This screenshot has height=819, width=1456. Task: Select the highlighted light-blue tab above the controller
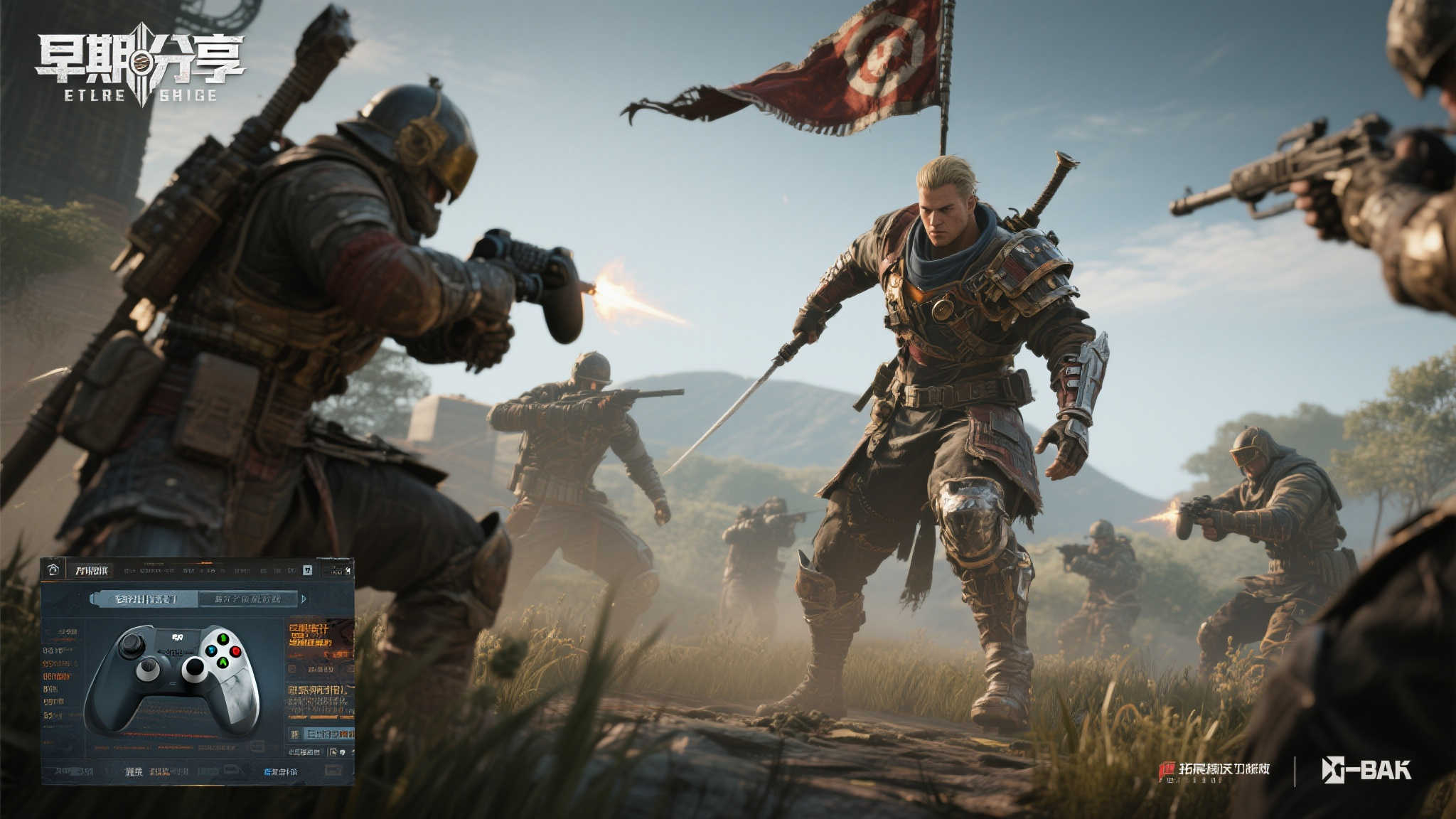[x=144, y=599]
